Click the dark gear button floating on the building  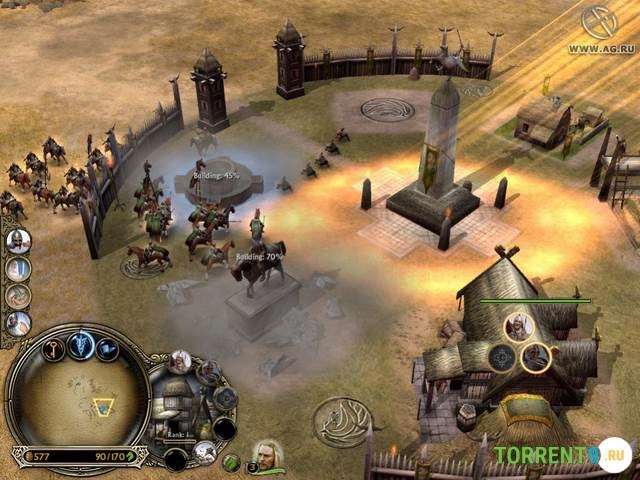(x=501, y=357)
